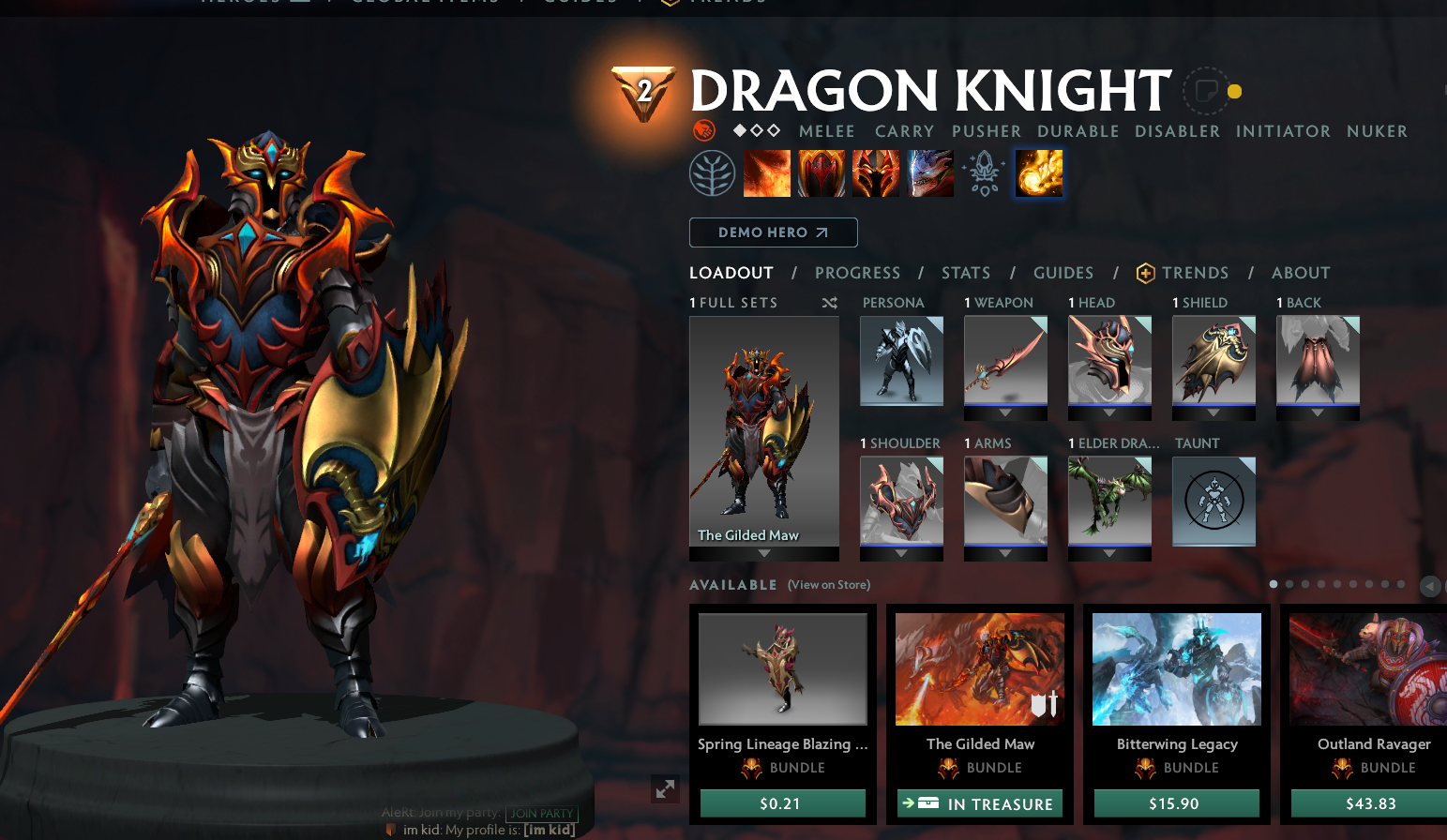1447x840 pixels.
Task: Open the View on Store link
Action: coord(828,584)
